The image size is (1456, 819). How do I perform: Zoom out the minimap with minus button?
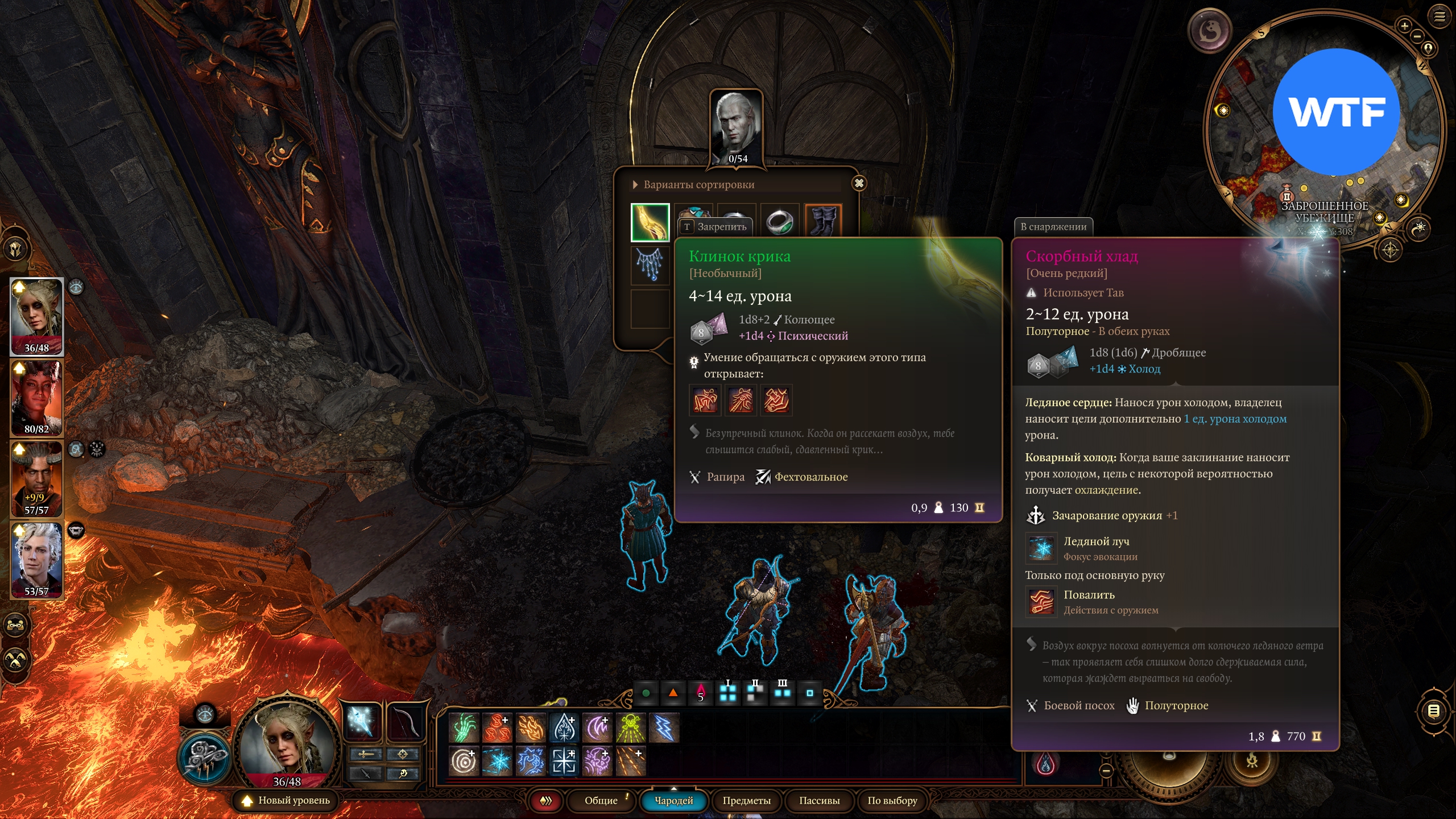tap(1418, 36)
